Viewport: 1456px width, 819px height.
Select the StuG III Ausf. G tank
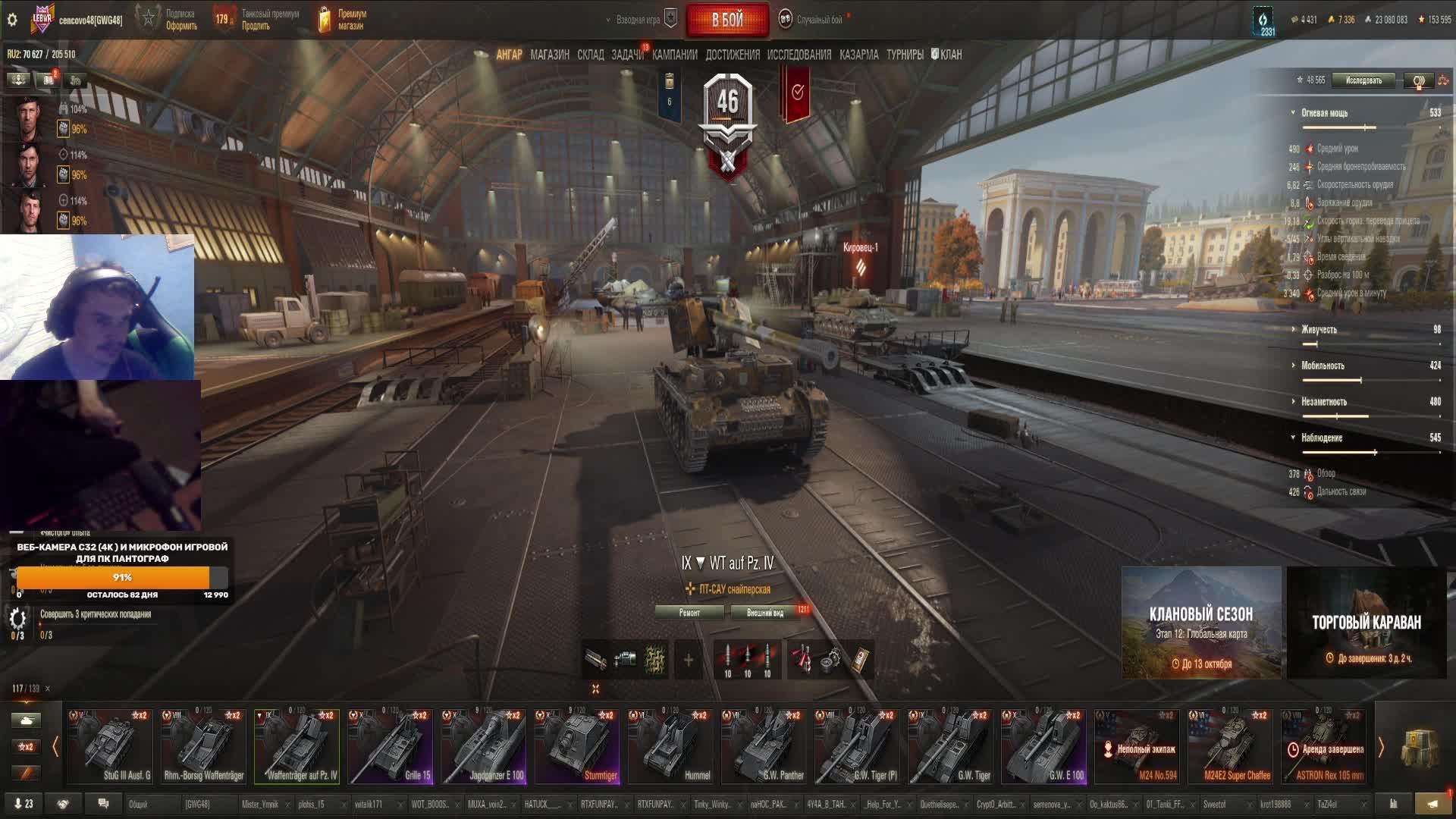[110, 745]
